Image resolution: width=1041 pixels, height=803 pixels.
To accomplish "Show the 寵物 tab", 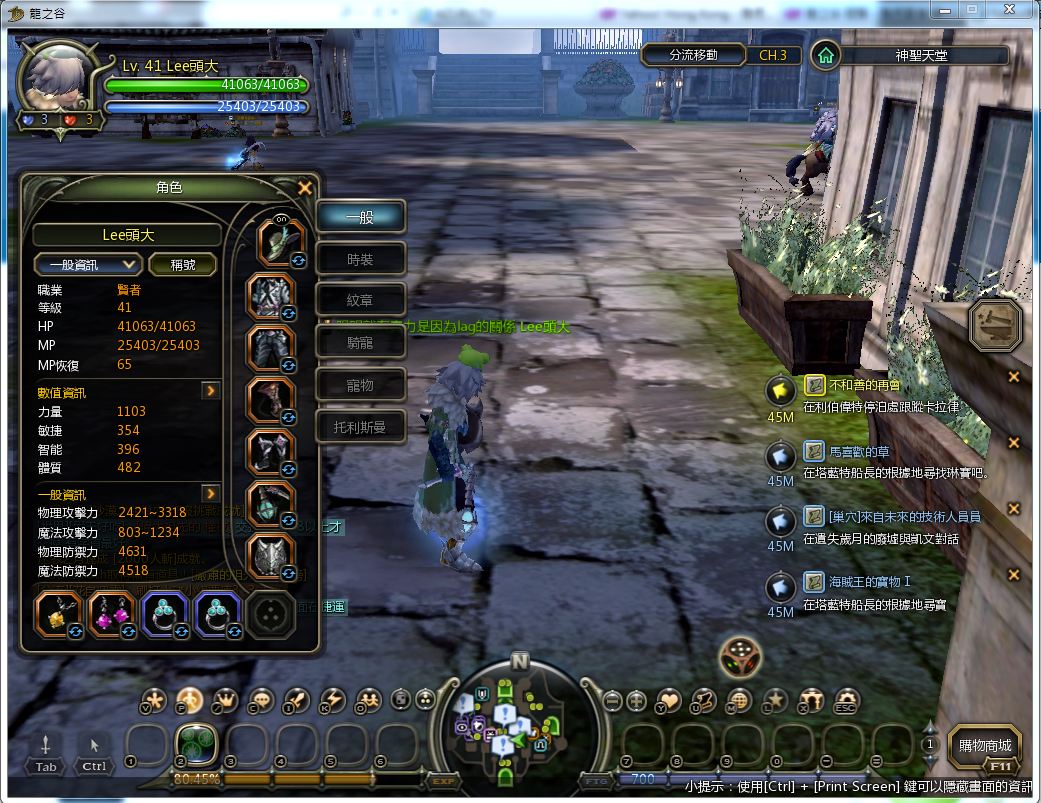I will [x=360, y=385].
